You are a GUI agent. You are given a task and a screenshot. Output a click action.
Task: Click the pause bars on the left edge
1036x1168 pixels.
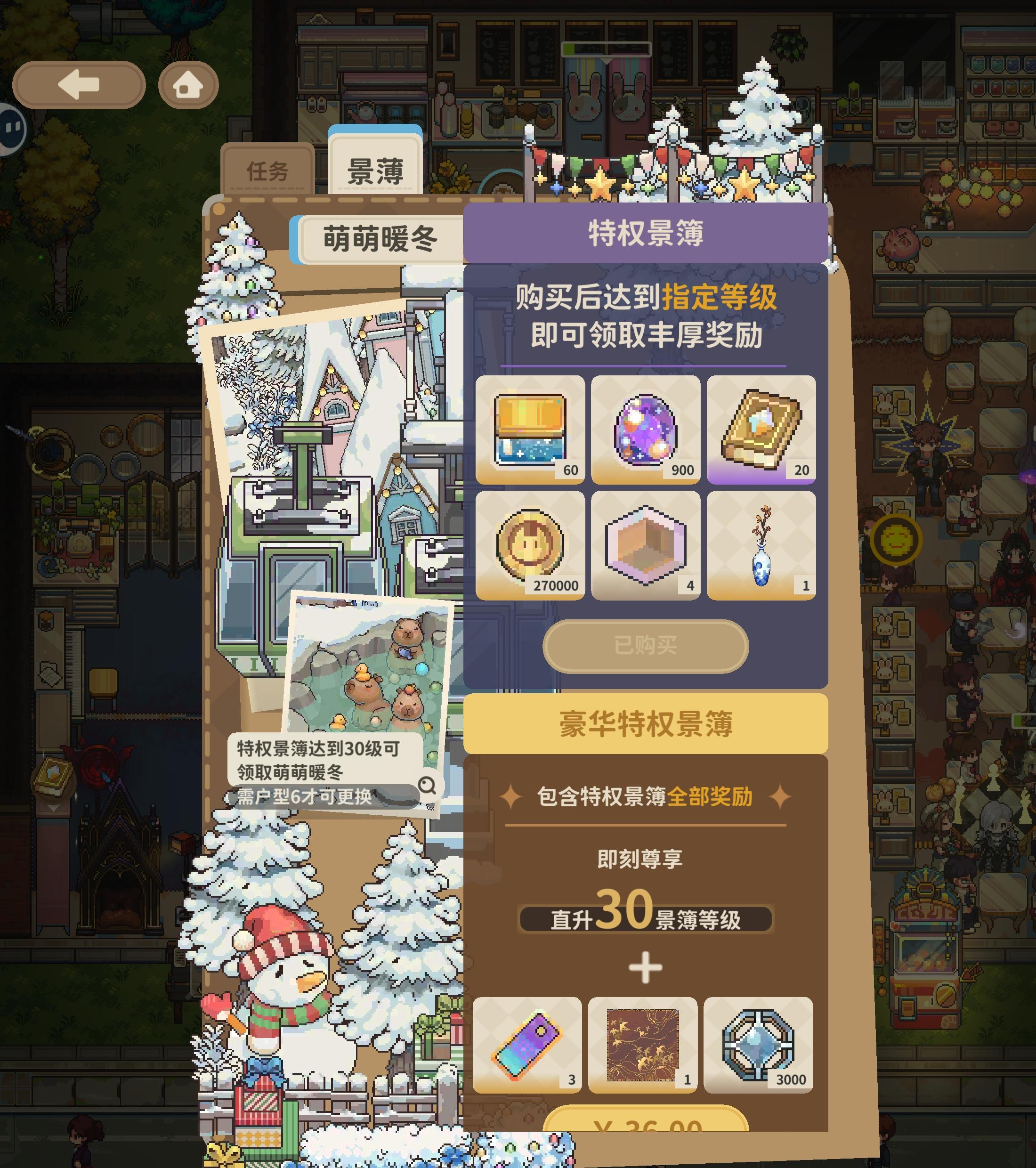click(x=13, y=127)
